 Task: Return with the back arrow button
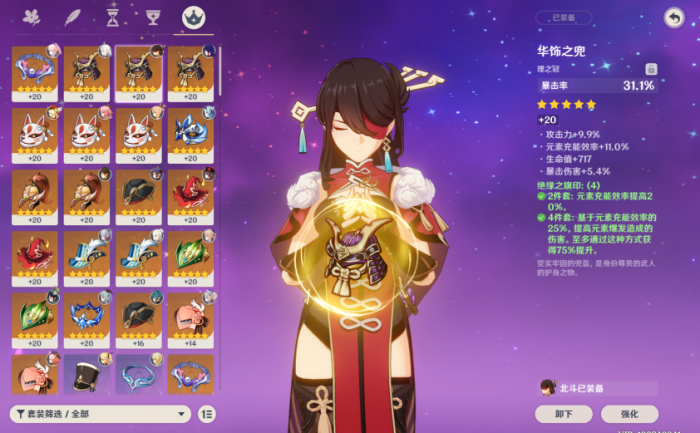[x=673, y=17]
